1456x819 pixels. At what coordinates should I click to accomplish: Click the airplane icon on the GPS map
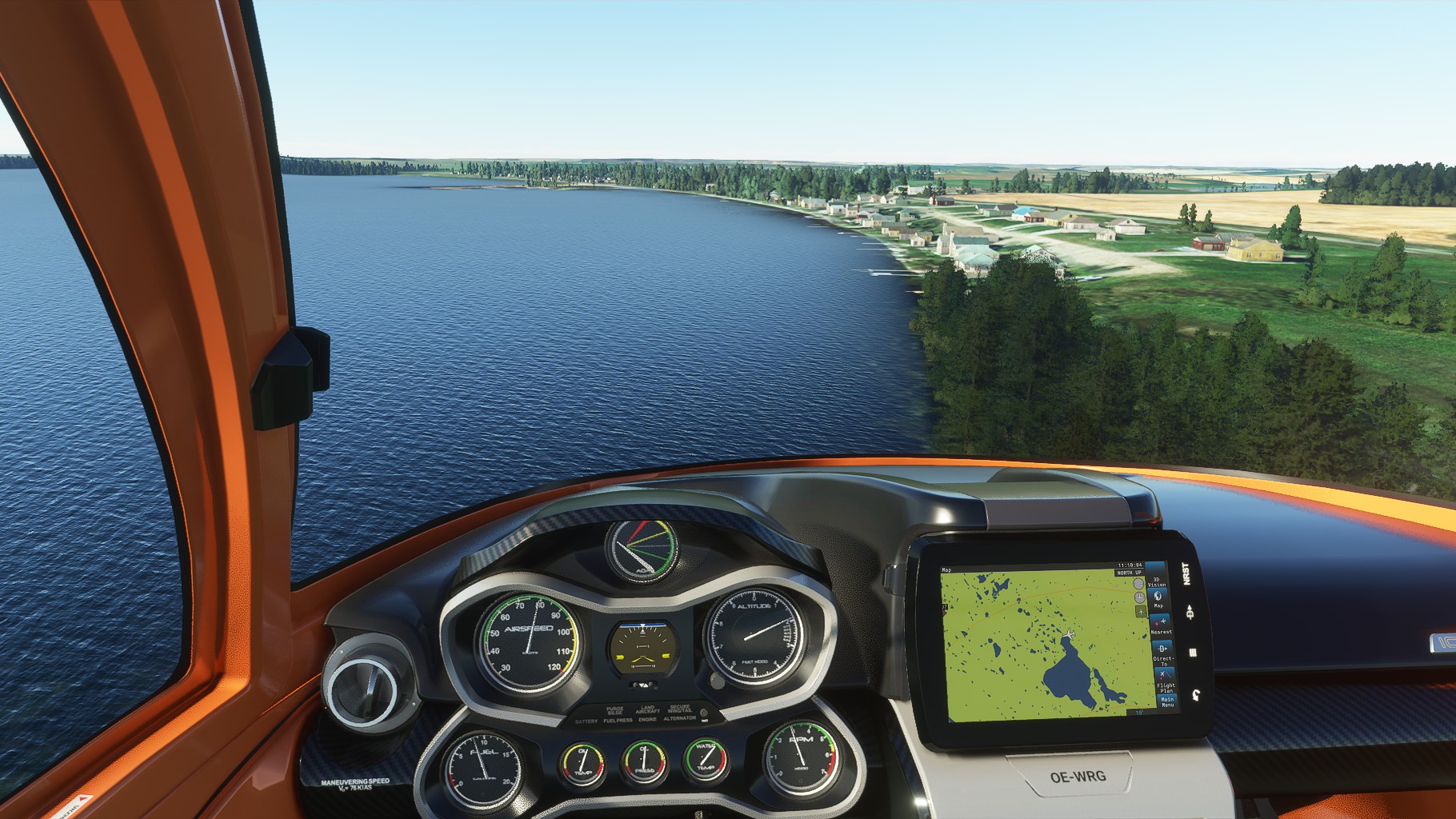coord(1069,634)
